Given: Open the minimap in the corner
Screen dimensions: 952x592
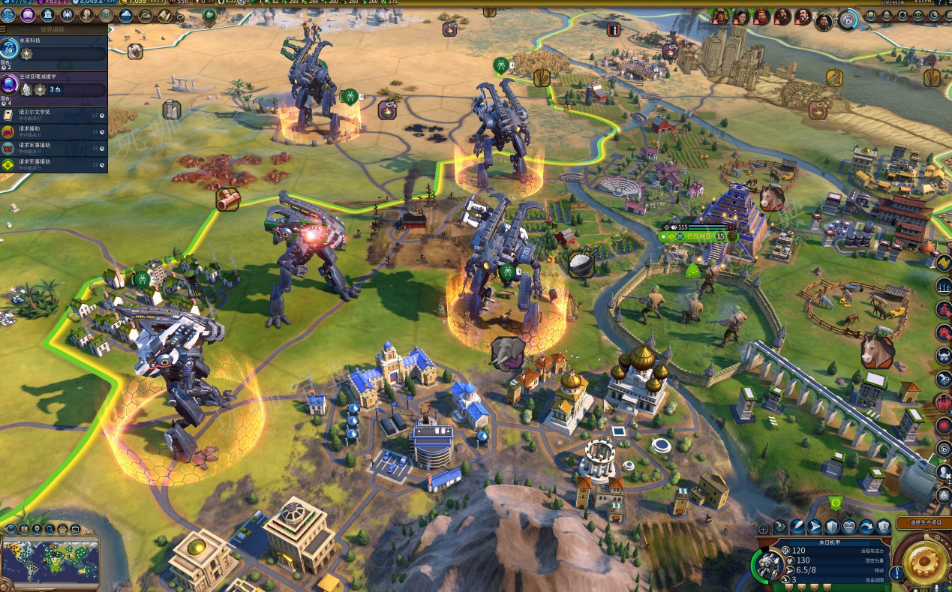Looking at the screenshot, I should [50, 560].
